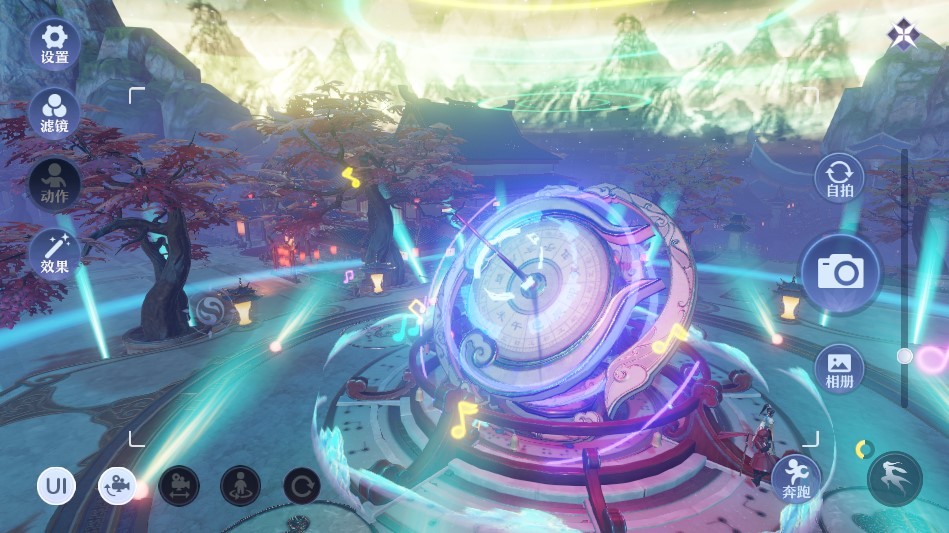The height and width of the screenshot is (533, 949).
Task: Toggle the 奔跑 run button
Action: click(797, 478)
